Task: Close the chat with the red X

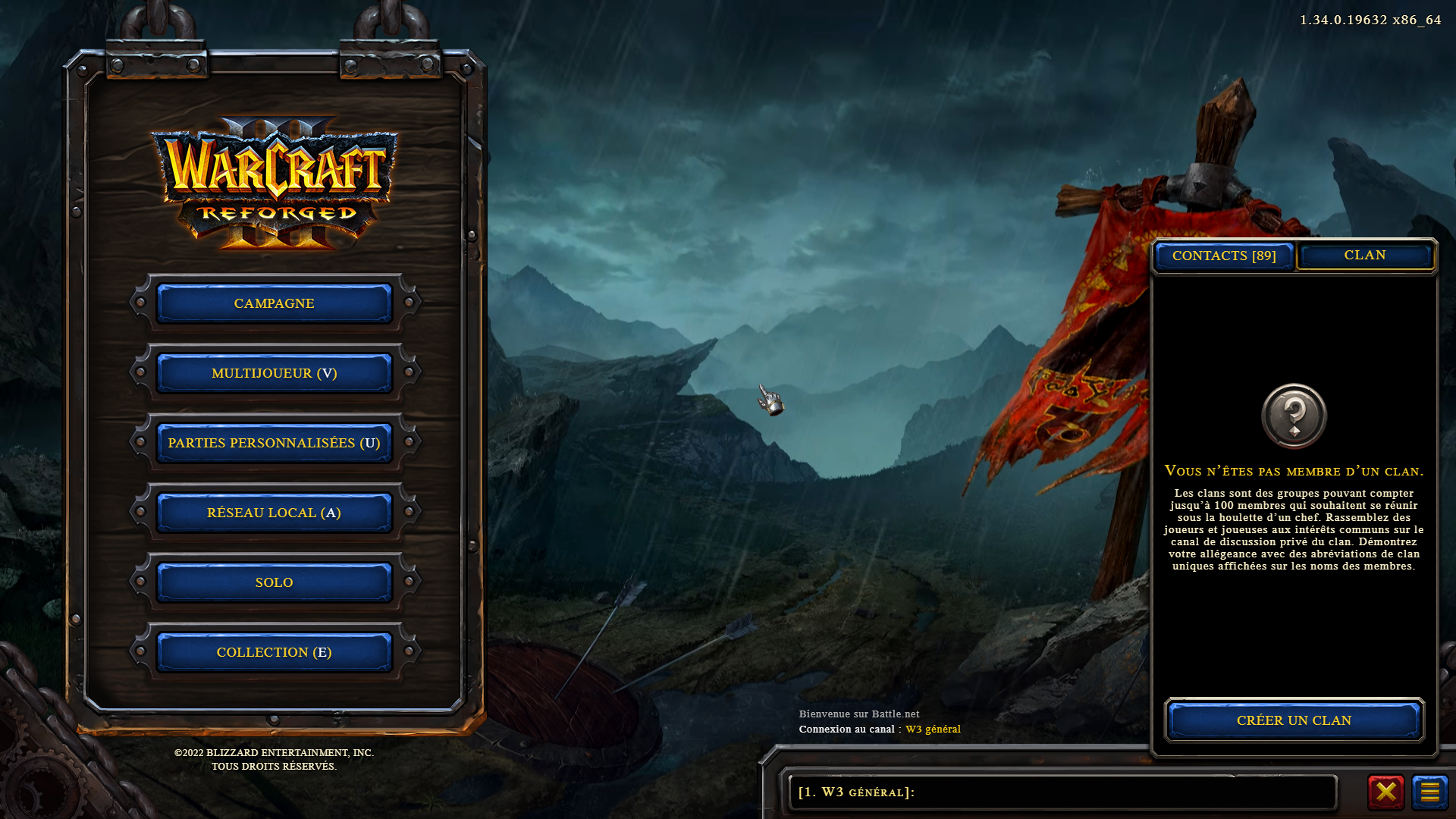Action: pyautogui.click(x=1385, y=792)
